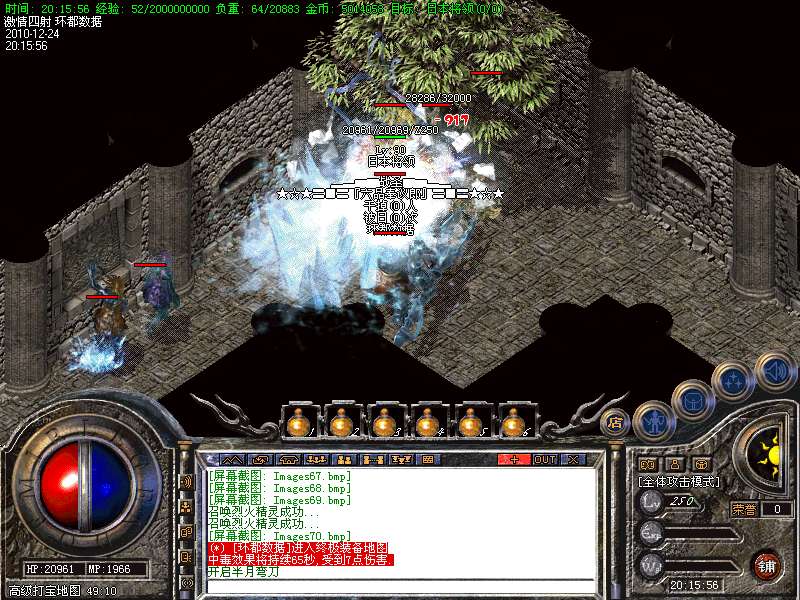The image size is (800, 600).
Task: Click the topmost chat channel icon with sound waves
Action: click(186, 481)
